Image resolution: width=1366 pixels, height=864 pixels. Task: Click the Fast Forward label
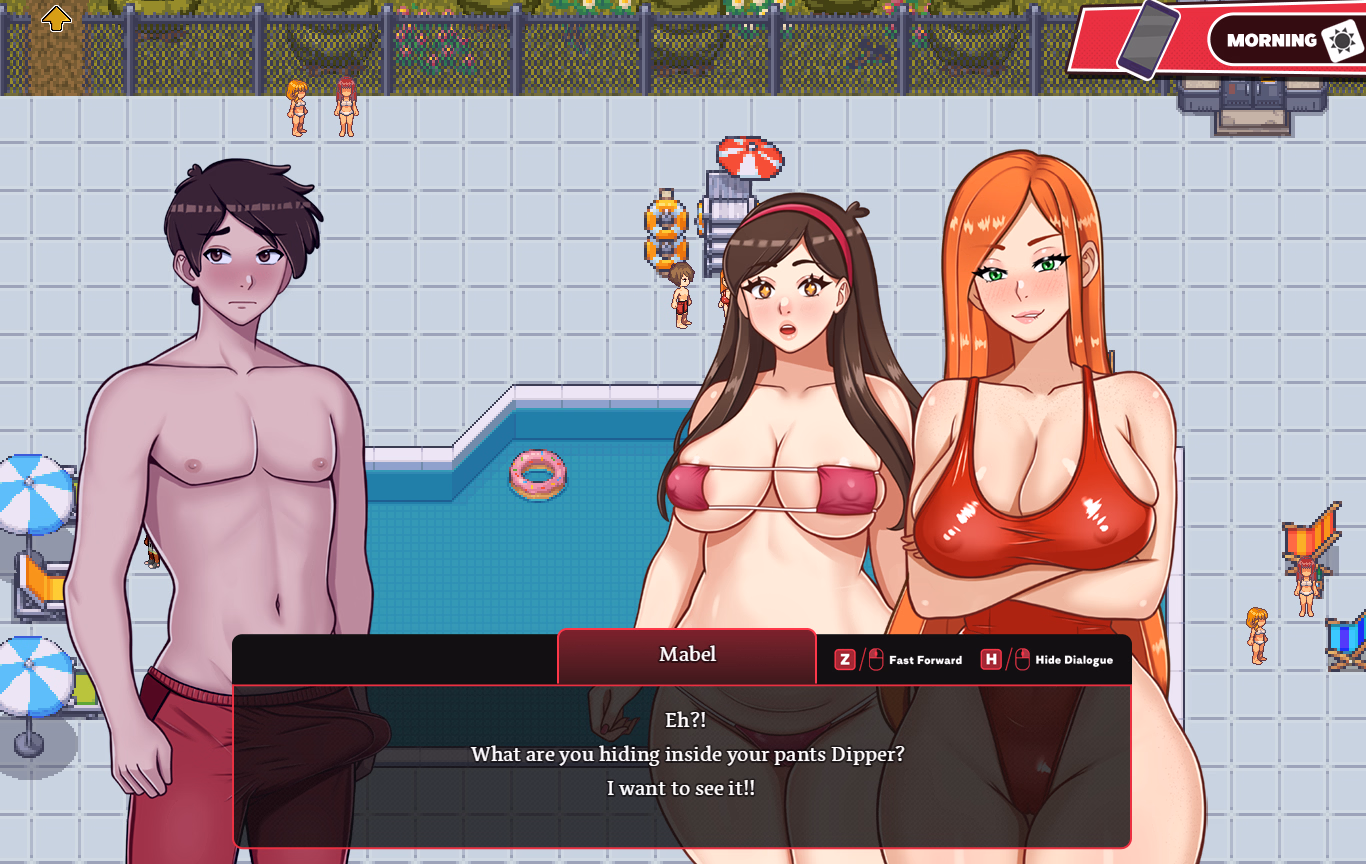pyautogui.click(x=925, y=660)
